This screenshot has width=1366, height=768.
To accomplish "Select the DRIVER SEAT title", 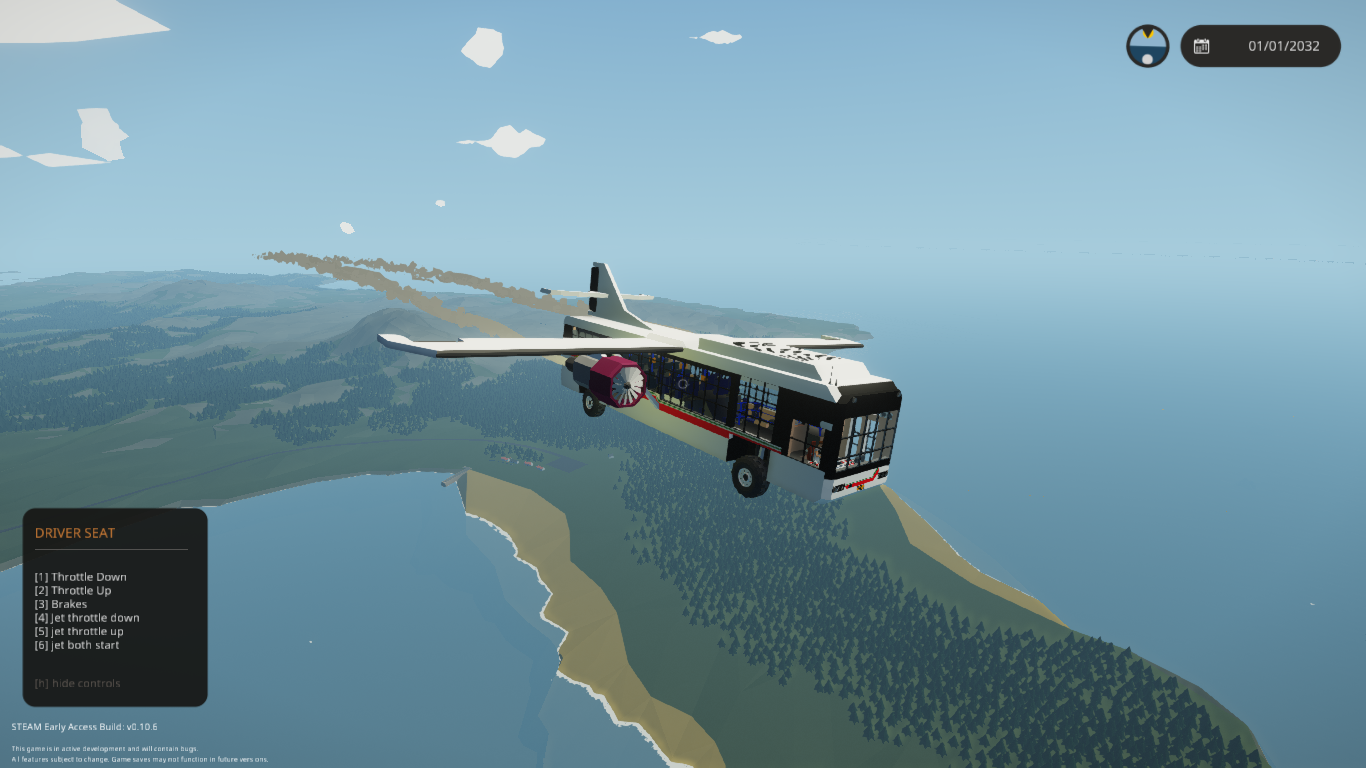I will point(73,533).
